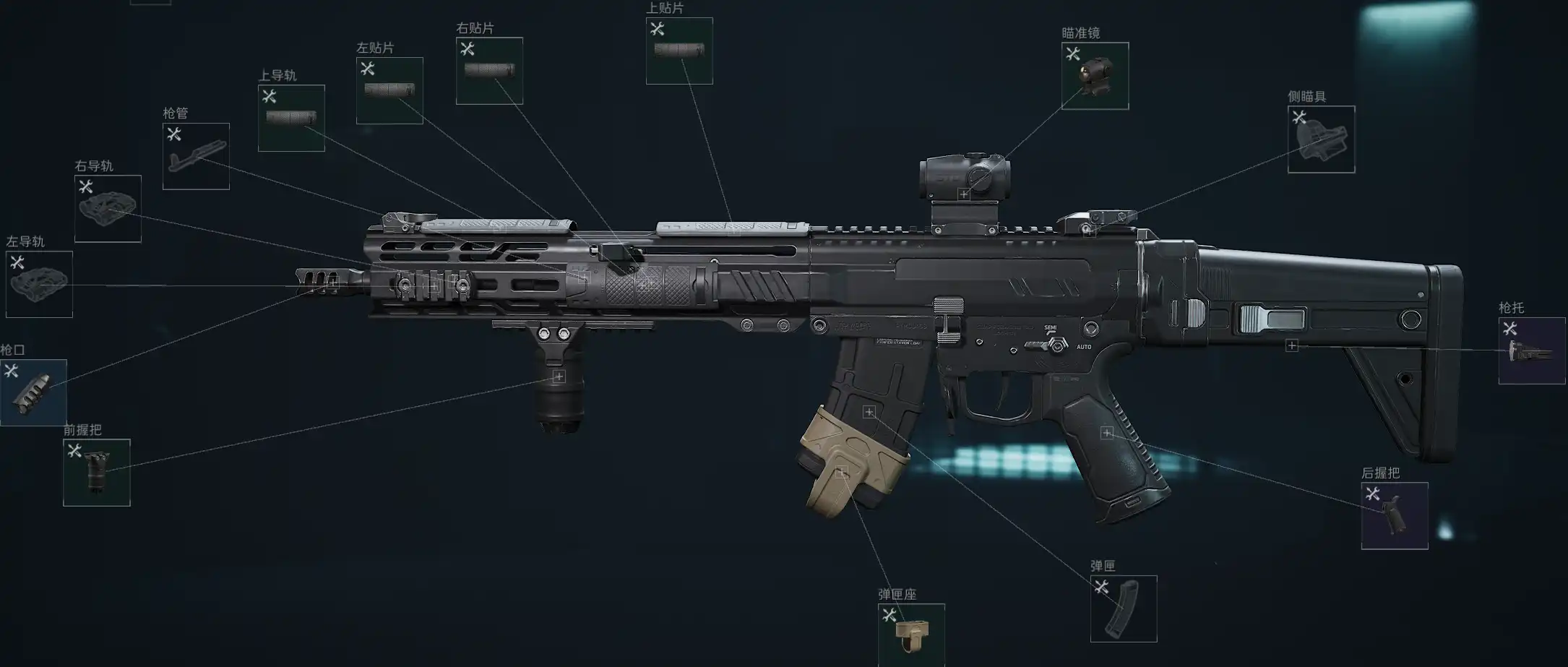Select the 弹匣座 magazine well slot
The image size is (1568, 667).
coord(911,634)
